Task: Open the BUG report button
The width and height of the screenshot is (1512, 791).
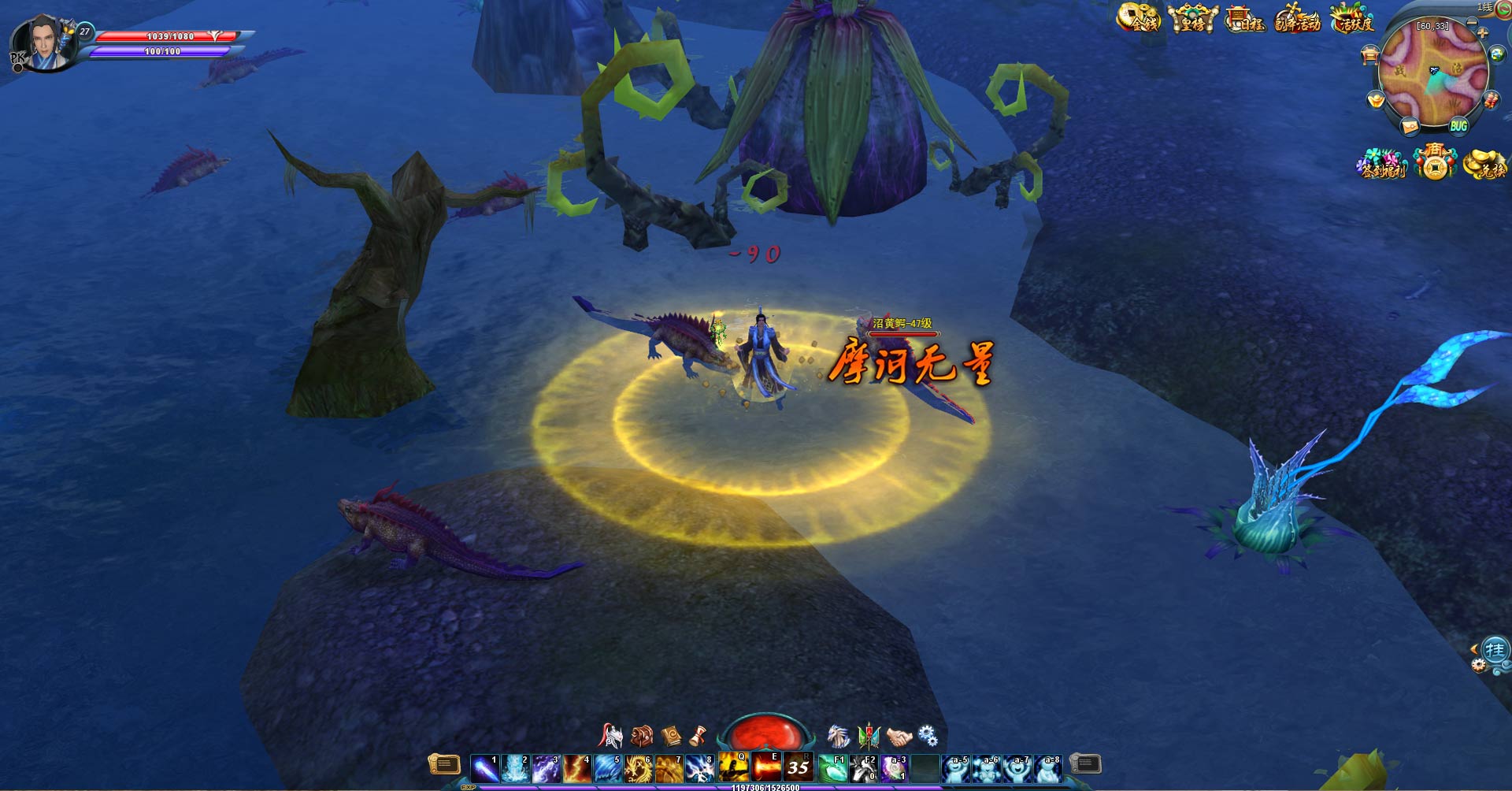Action: pyautogui.click(x=1458, y=126)
